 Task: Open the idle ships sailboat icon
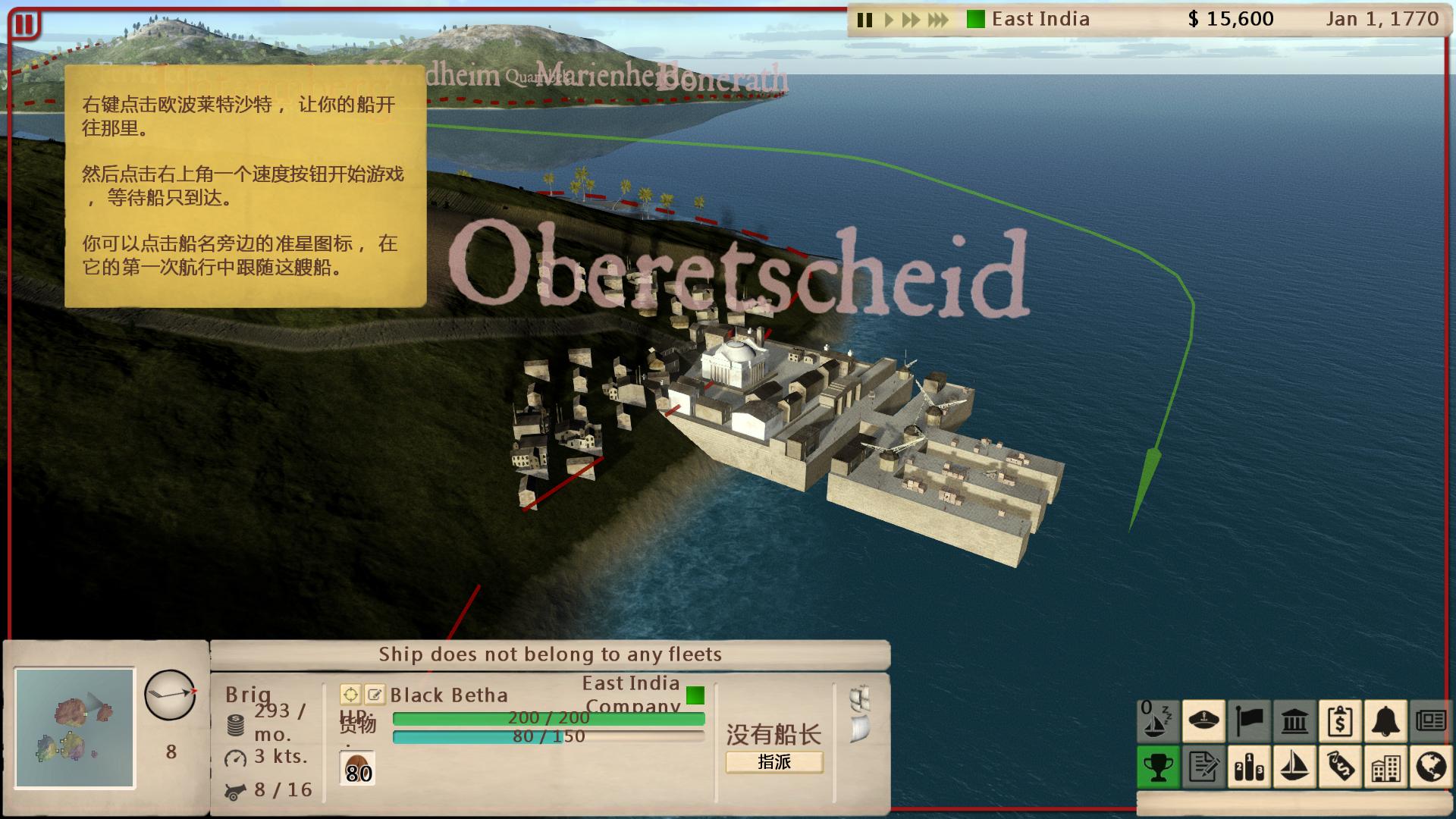click(x=1157, y=720)
